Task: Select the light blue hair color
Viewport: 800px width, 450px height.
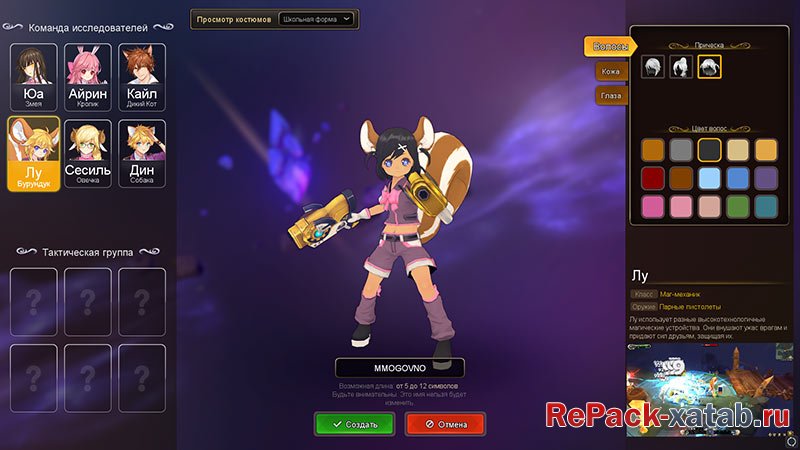Action: point(709,178)
